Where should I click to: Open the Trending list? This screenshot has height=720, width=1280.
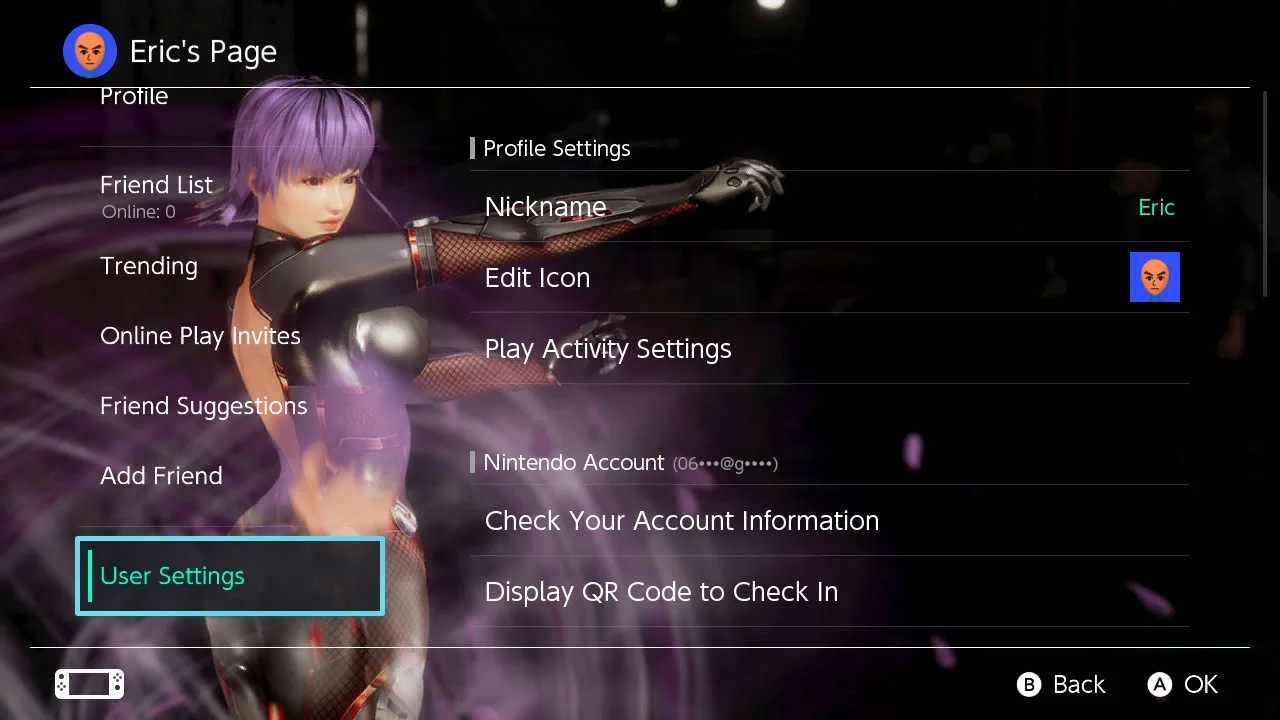(x=148, y=266)
